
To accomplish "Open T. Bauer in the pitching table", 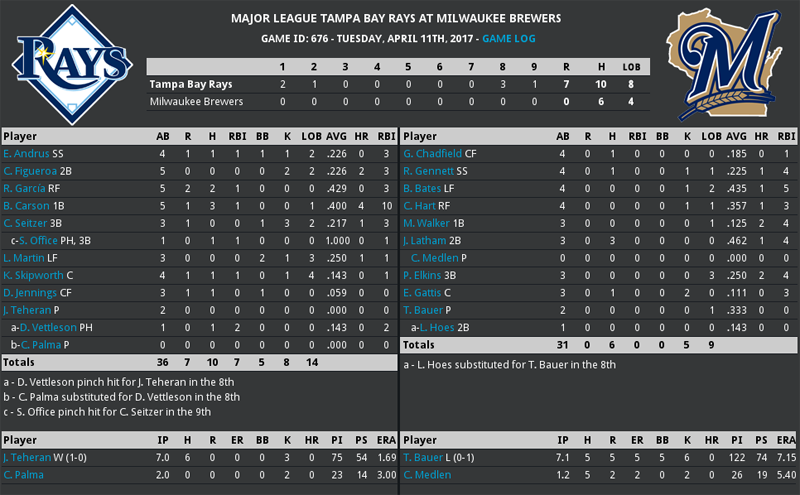I will coord(422,457).
